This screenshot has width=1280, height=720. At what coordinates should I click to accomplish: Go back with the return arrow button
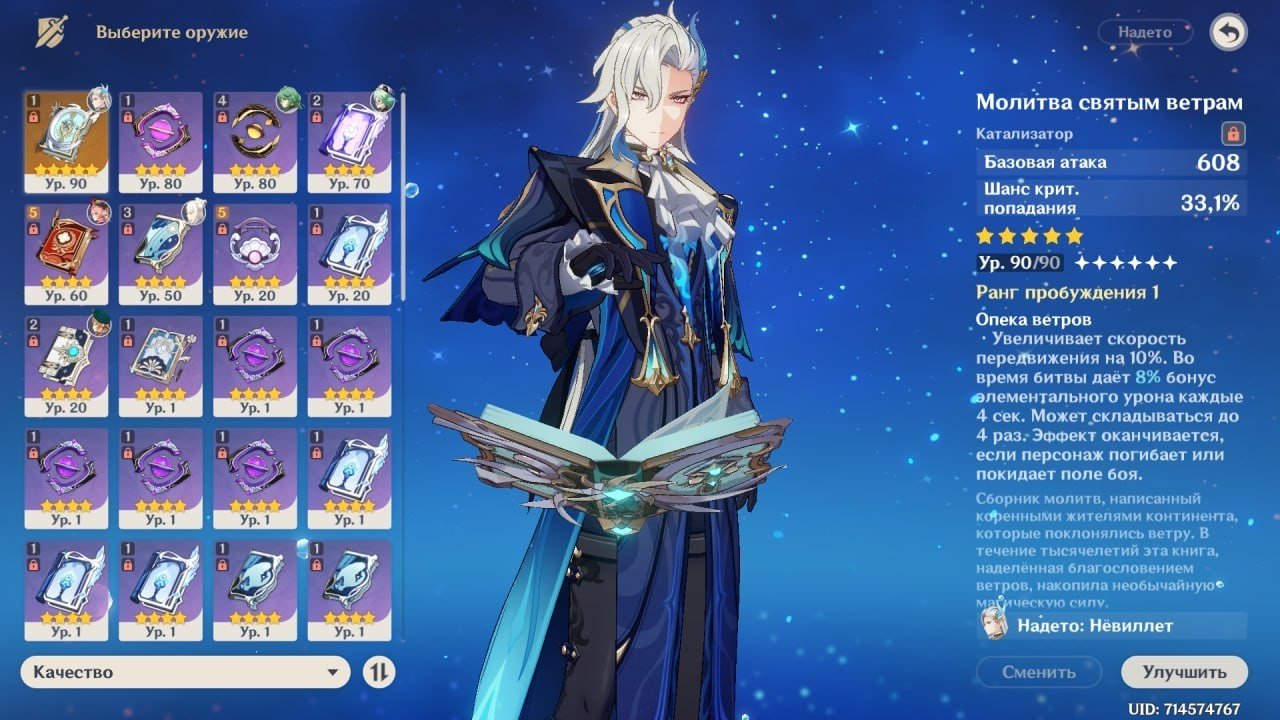pos(1228,33)
